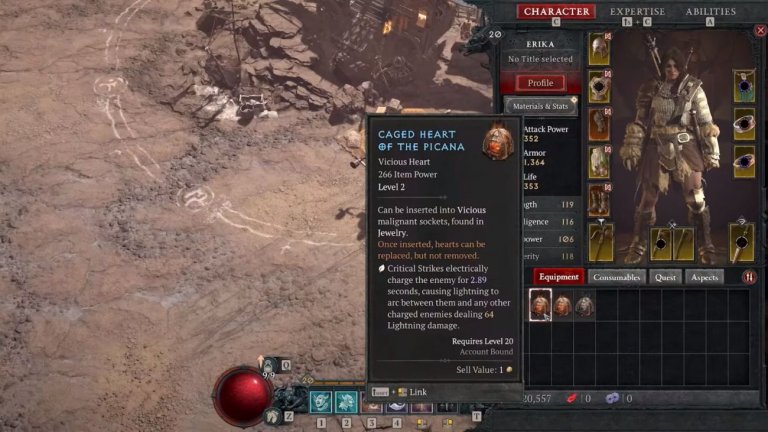The image size is (768, 432).
Task: Choose the third caged heart in inventory
Action: pyautogui.click(x=585, y=305)
